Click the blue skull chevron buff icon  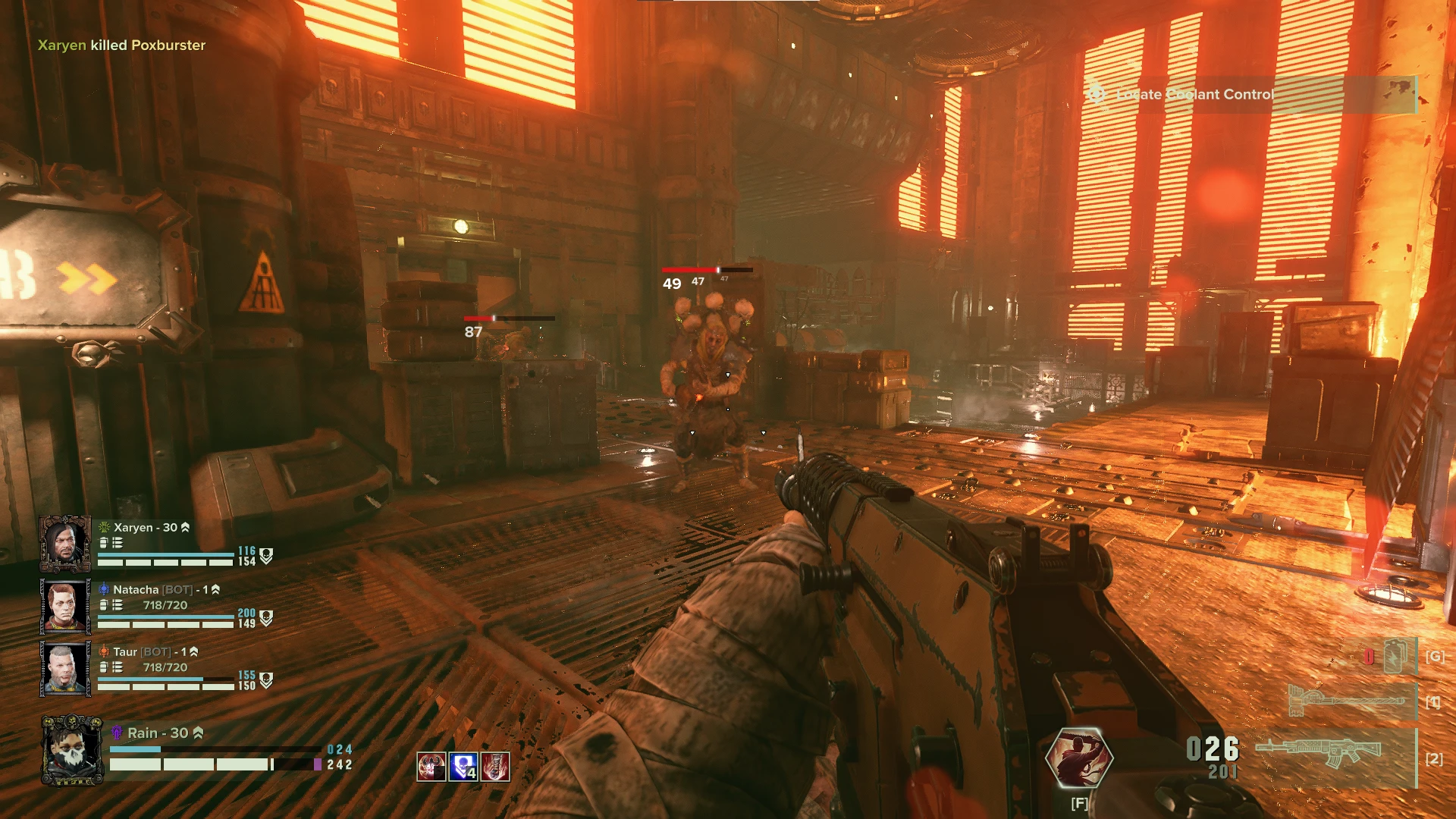463,767
